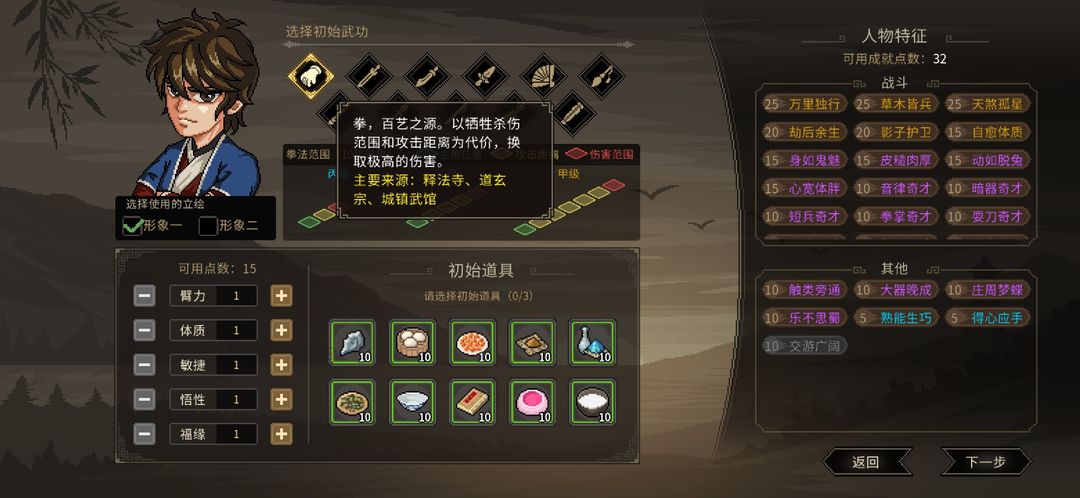
Task: Select the 天煞孤星 trait
Action: [x=985, y=104]
